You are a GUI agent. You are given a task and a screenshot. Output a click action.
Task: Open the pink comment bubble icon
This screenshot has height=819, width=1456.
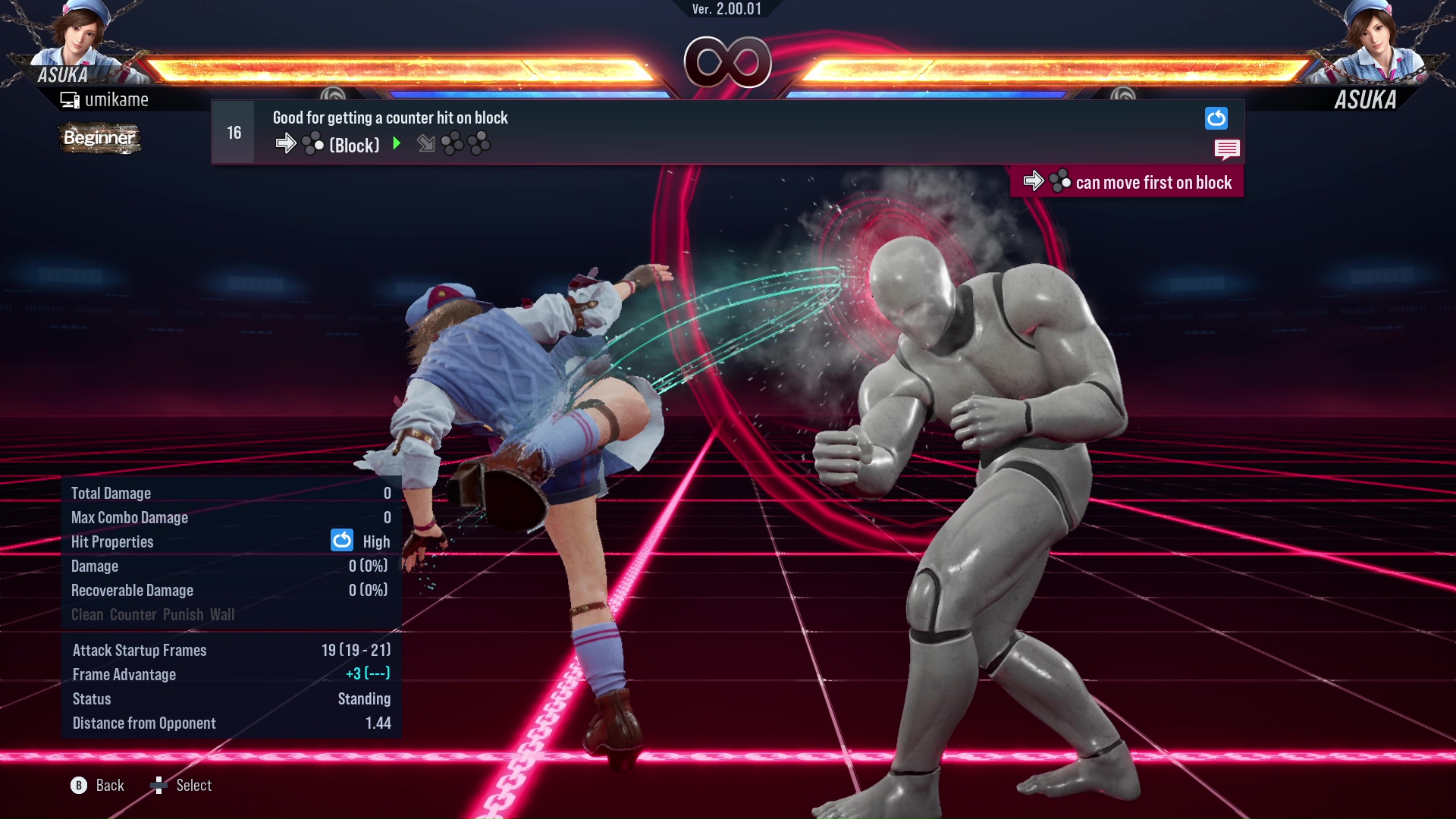(1227, 149)
